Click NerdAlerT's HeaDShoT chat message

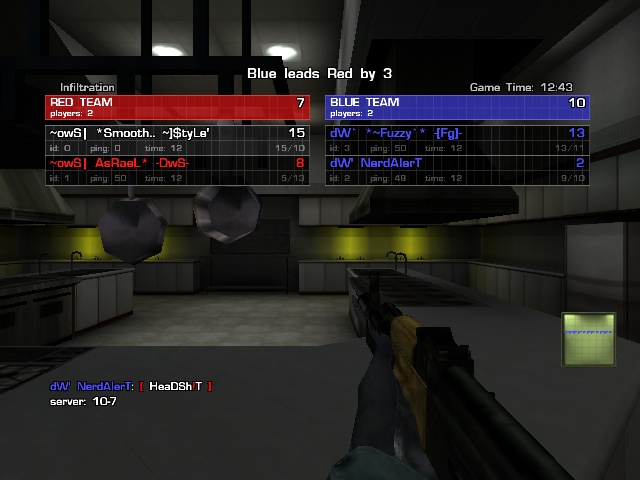(132, 386)
